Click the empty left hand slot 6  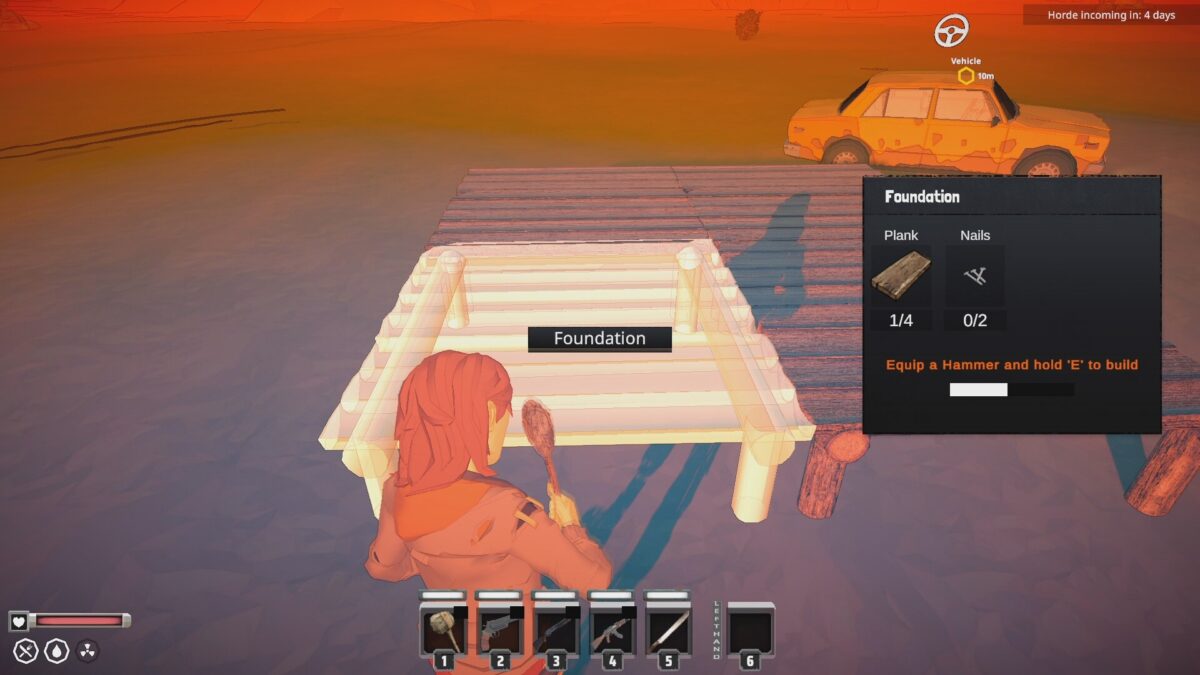tap(750, 631)
